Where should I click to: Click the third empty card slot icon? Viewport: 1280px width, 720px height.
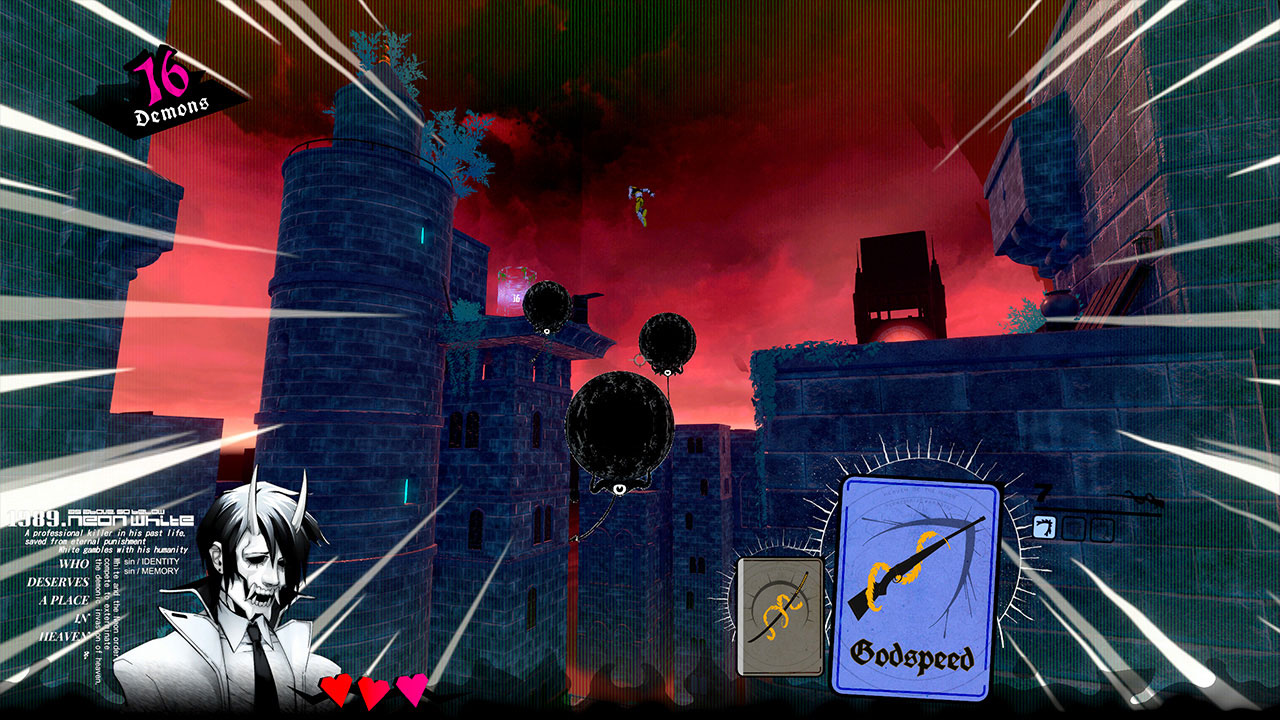point(1102,528)
